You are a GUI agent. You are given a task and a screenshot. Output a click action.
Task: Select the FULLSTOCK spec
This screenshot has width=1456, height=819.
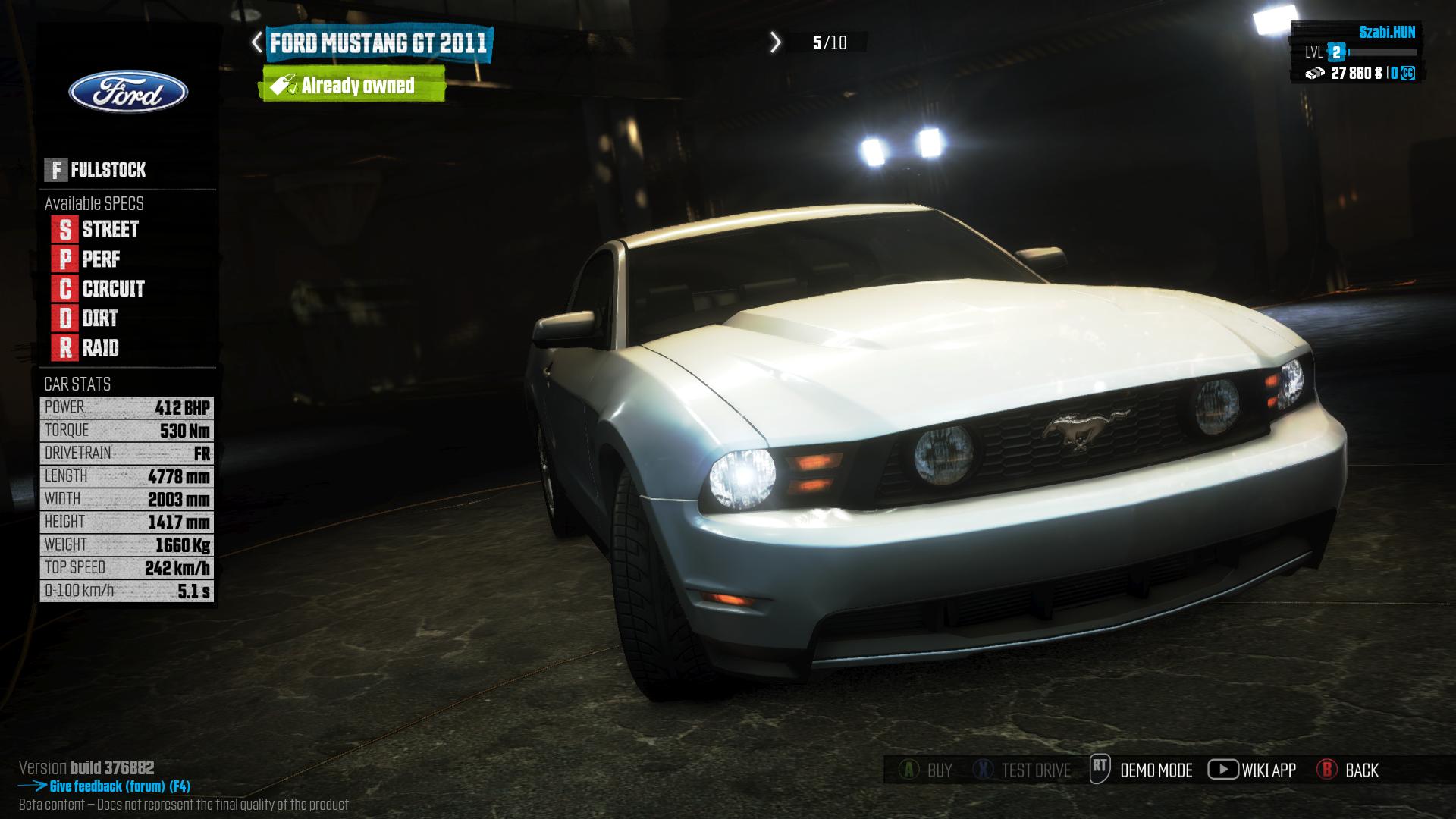click(96, 170)
